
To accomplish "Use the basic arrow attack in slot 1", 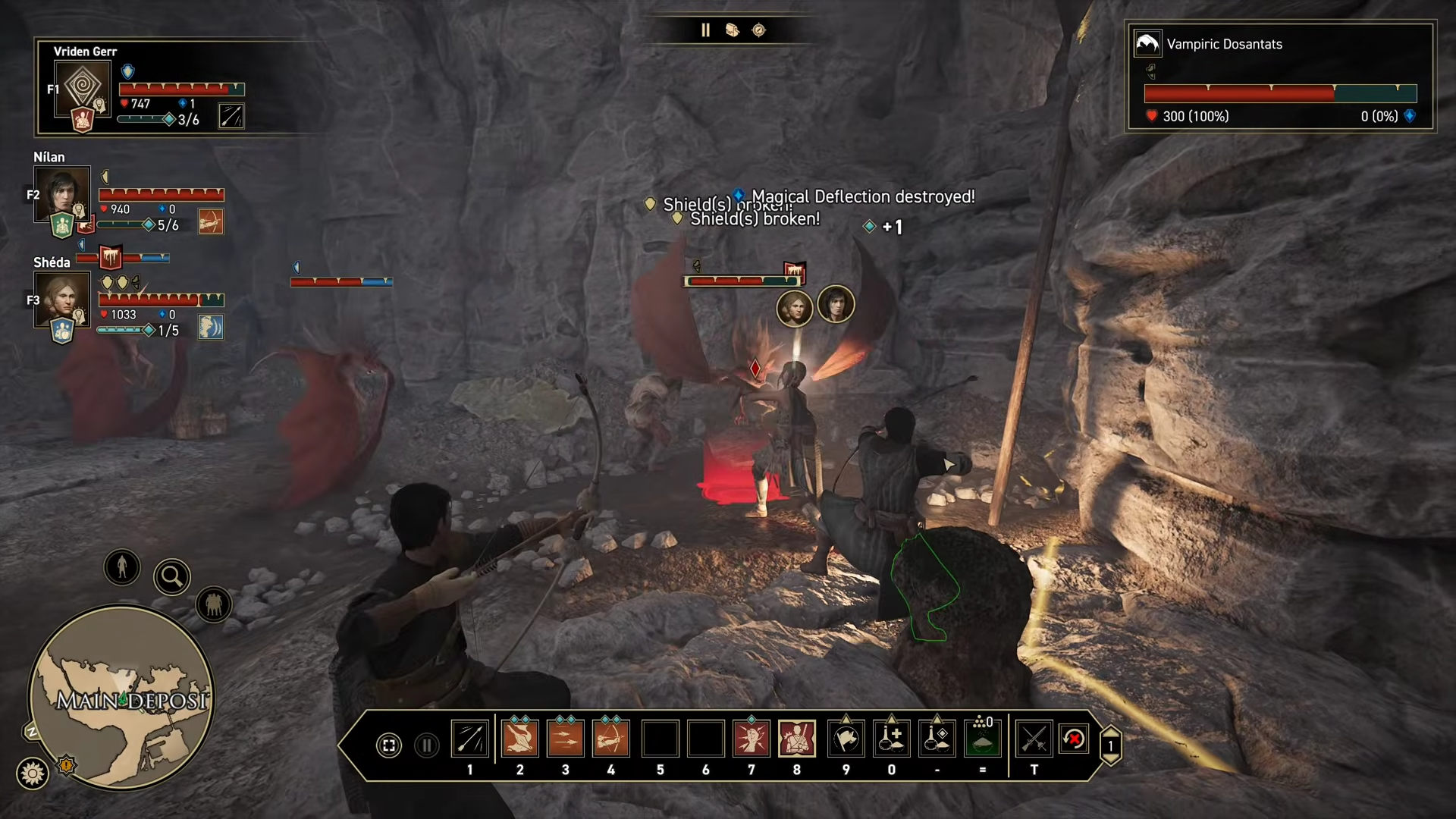I will click(x=470, y=739).
